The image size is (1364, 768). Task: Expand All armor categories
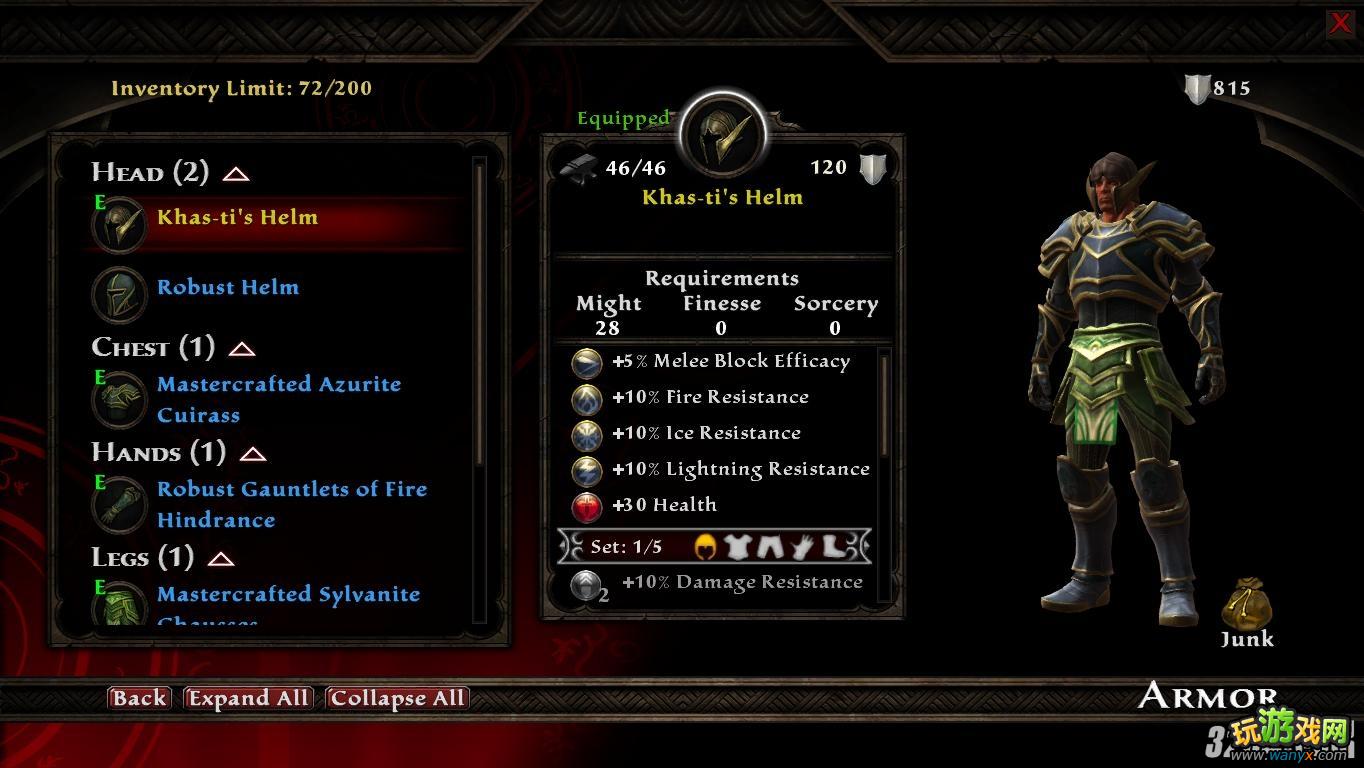249,698
